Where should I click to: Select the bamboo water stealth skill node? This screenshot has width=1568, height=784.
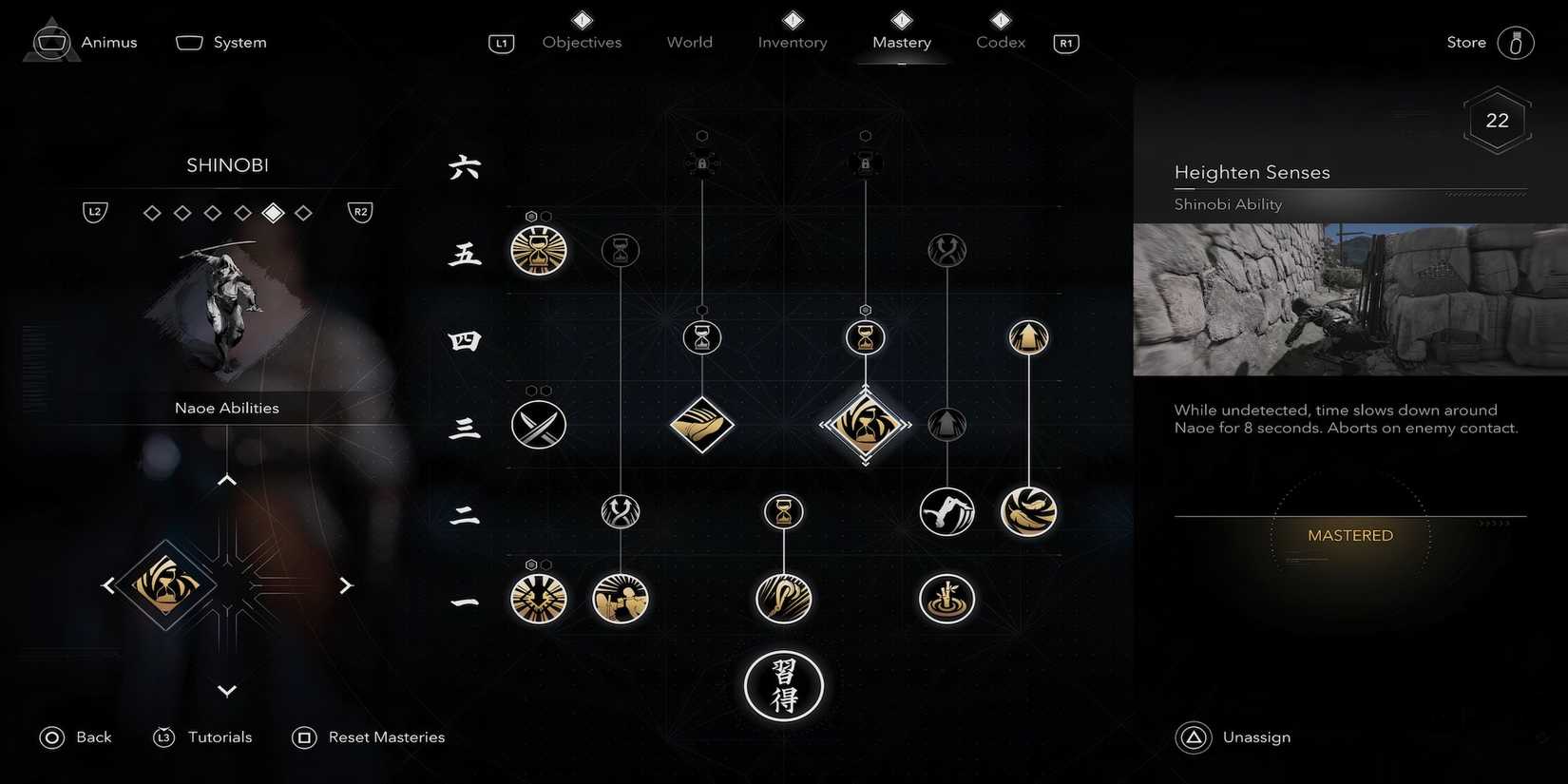pos(947,599)
